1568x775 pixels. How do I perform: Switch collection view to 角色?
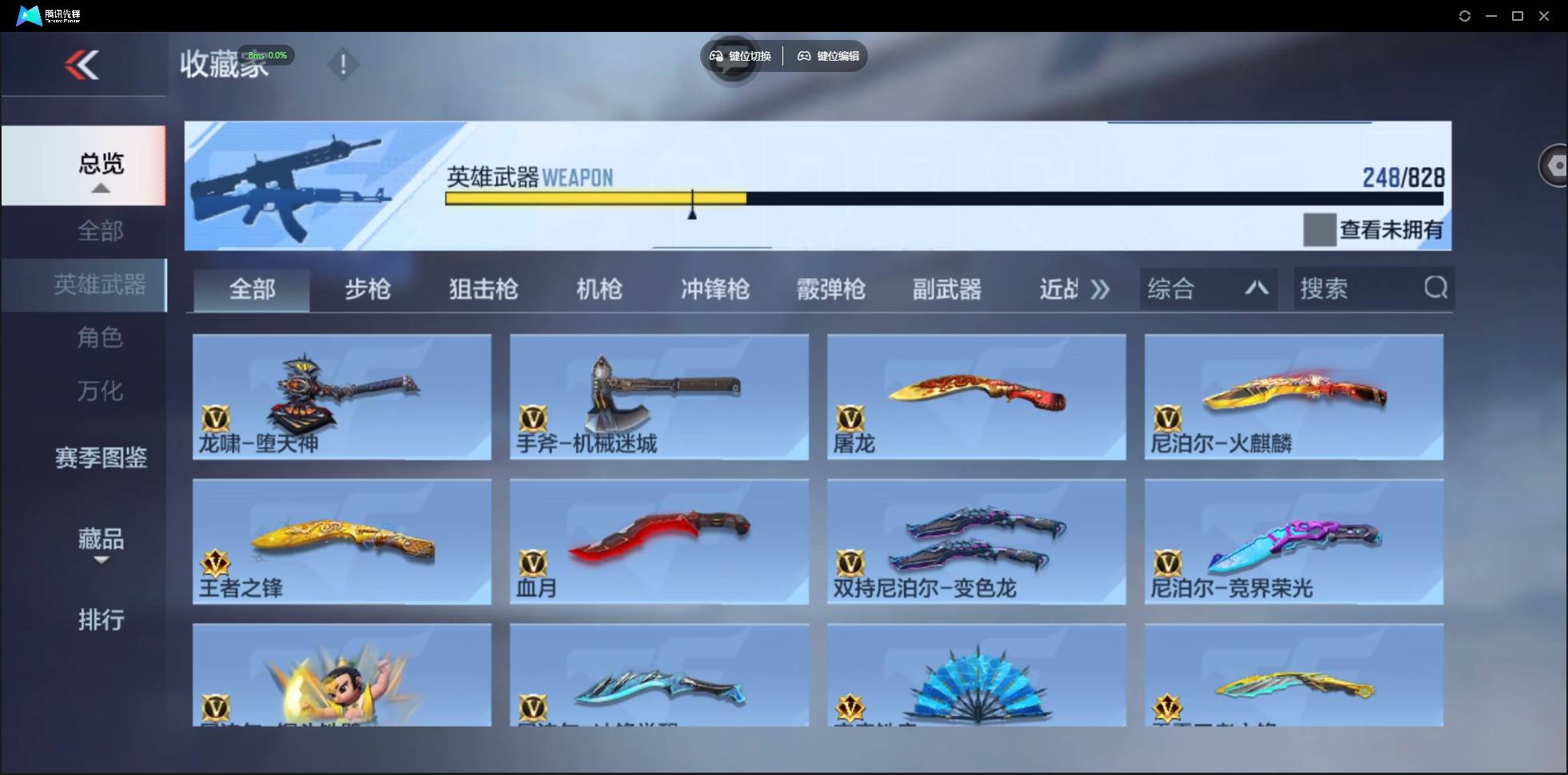pyautogui.click(x=101, y=338)
